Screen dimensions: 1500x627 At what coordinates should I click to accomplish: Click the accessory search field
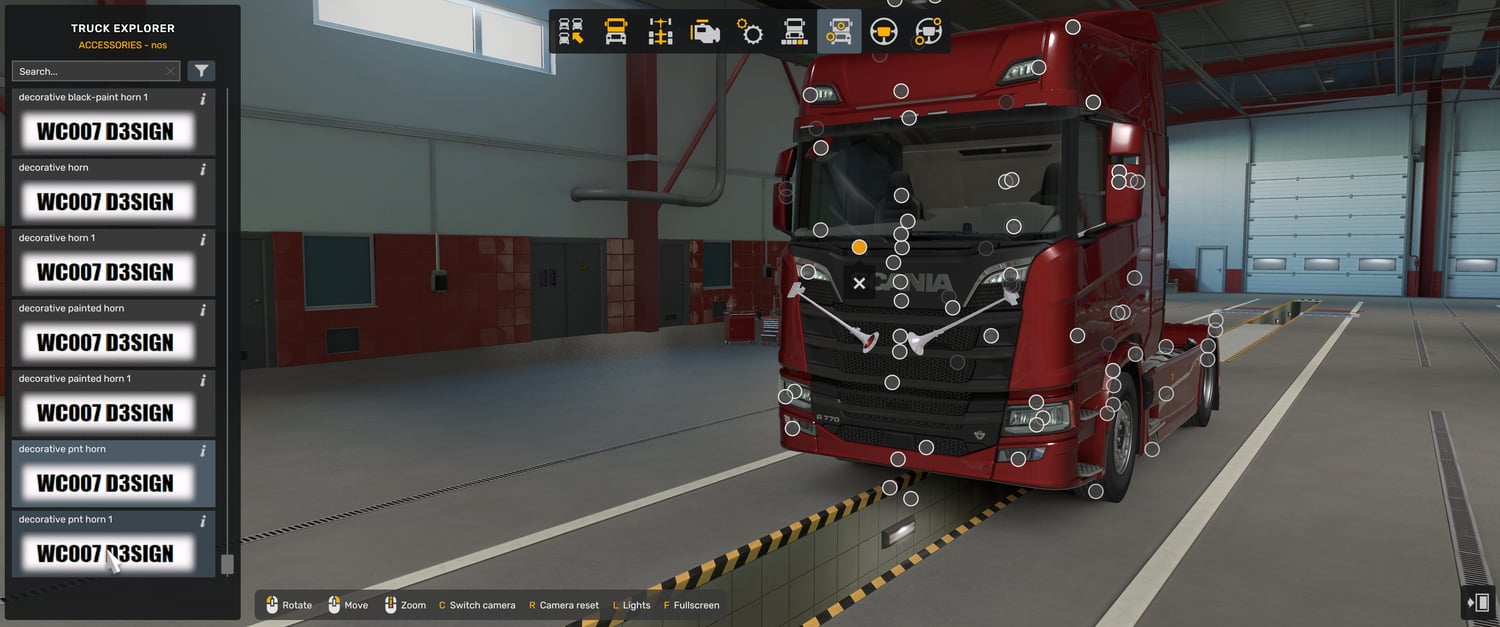coord(88,72)
